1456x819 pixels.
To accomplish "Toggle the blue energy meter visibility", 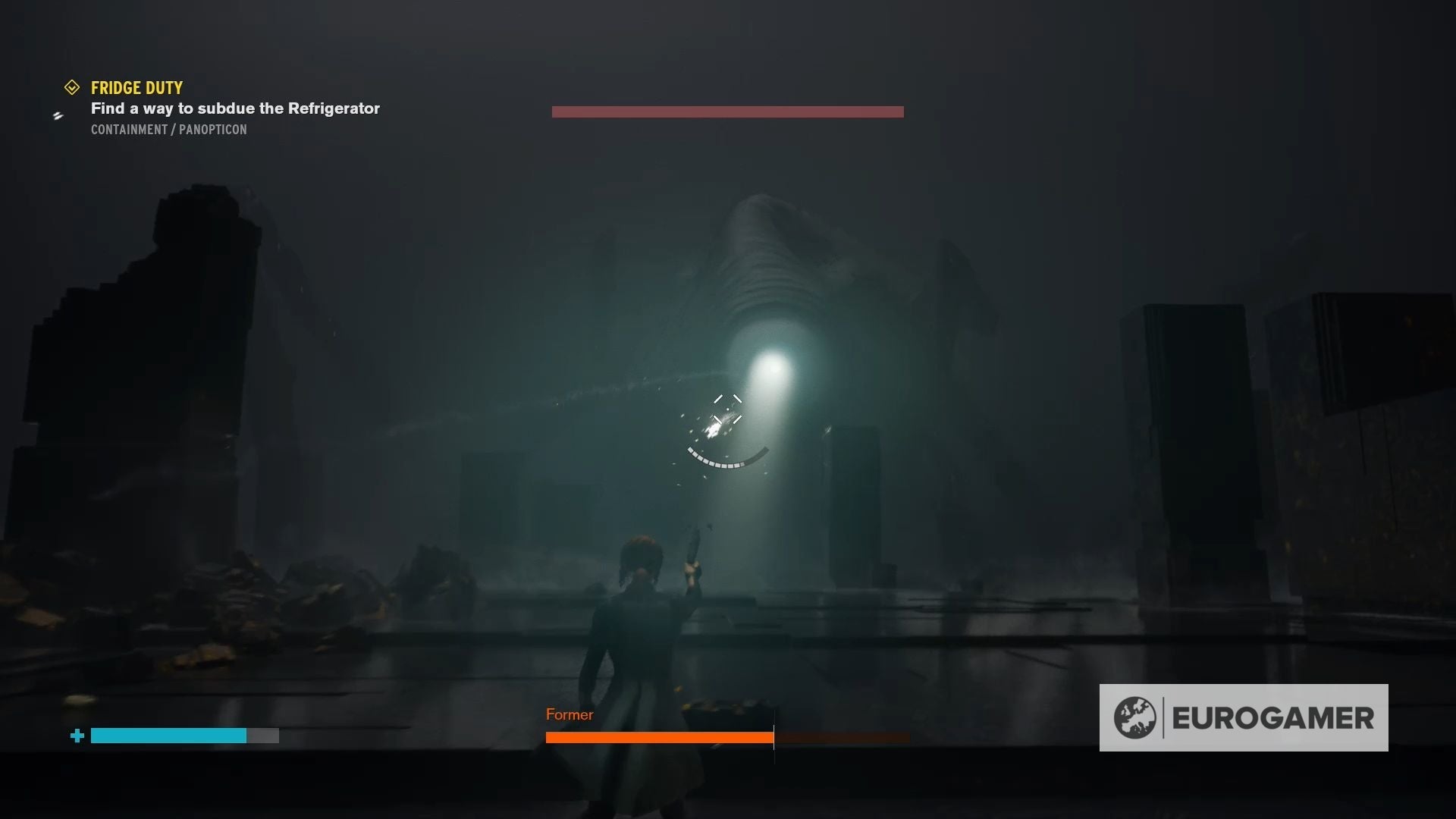I will click(168, 736).
